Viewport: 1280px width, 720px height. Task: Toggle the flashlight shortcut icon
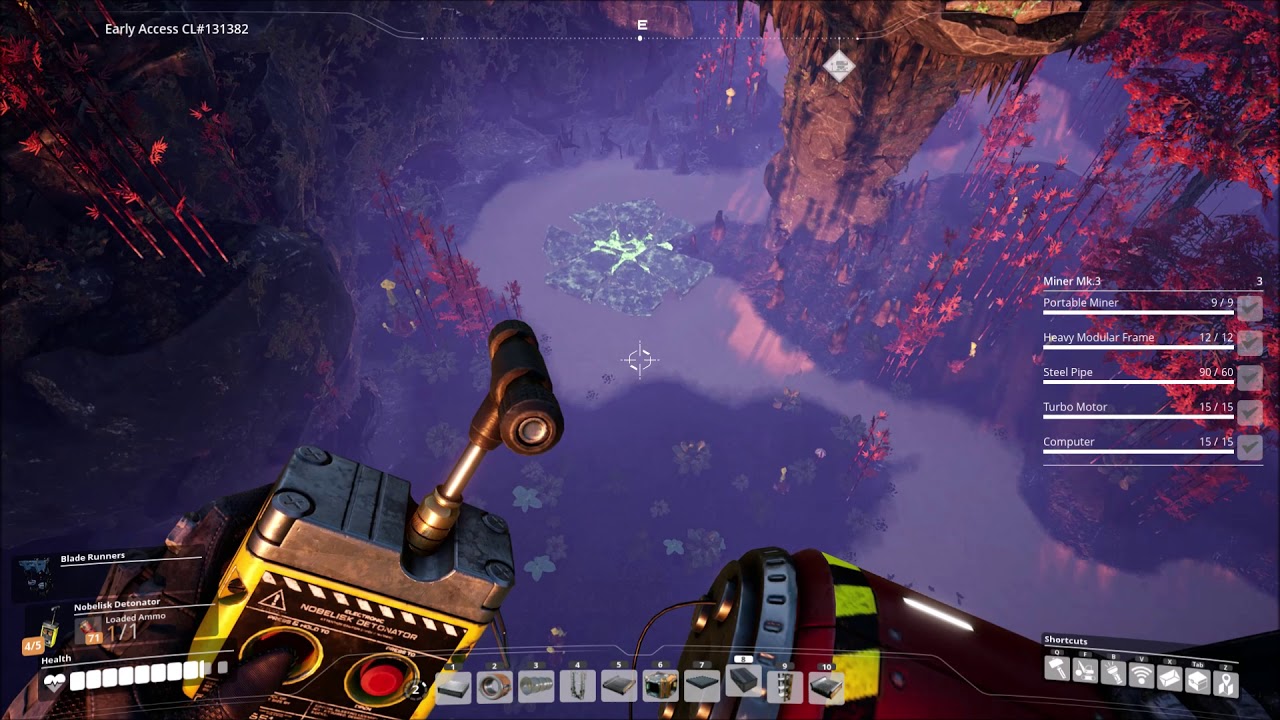1113,674
